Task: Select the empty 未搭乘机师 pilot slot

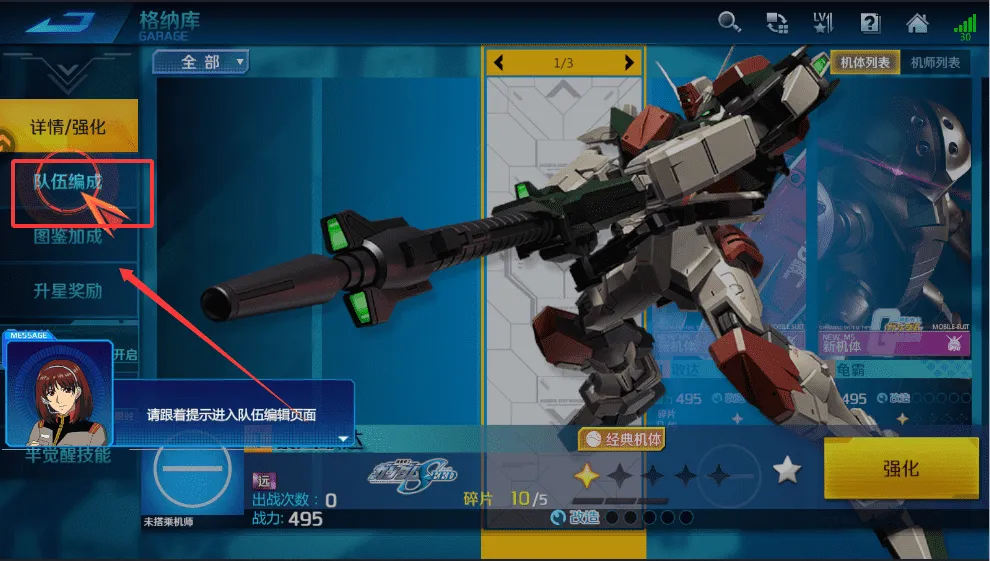Action: [x=193, y=470]
